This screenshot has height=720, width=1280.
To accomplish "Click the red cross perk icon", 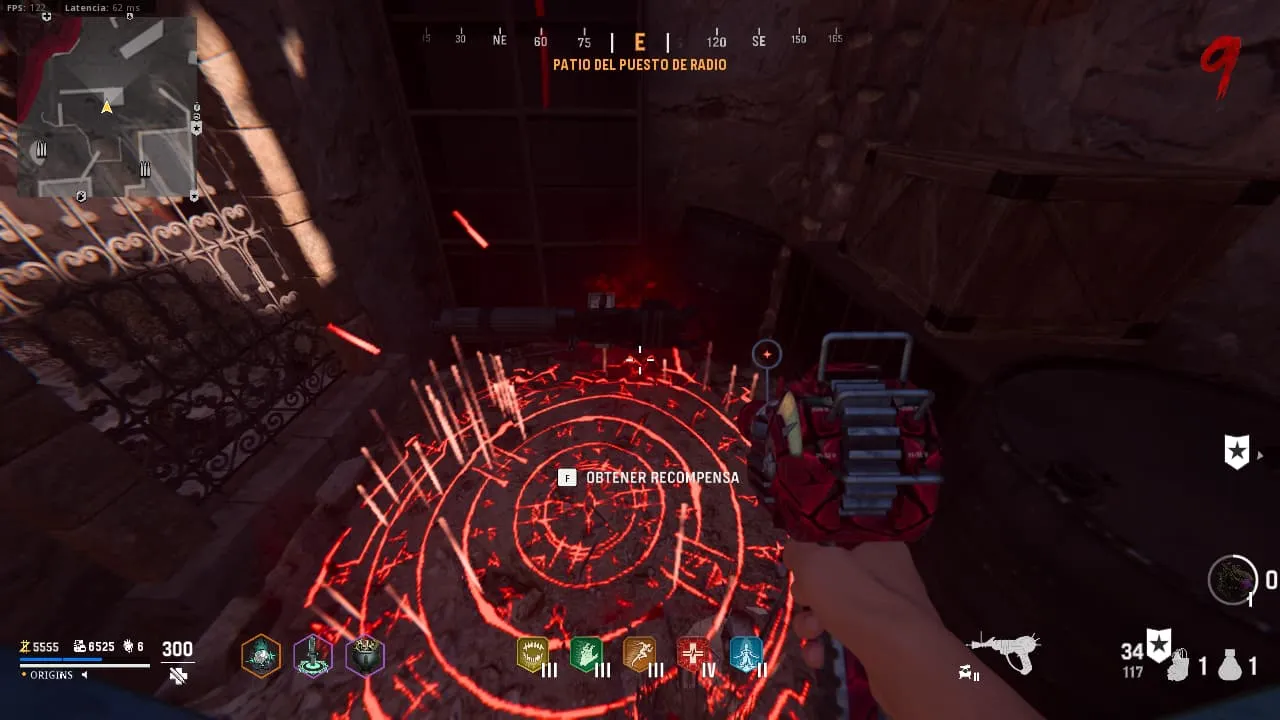I will tap(693, 654).
